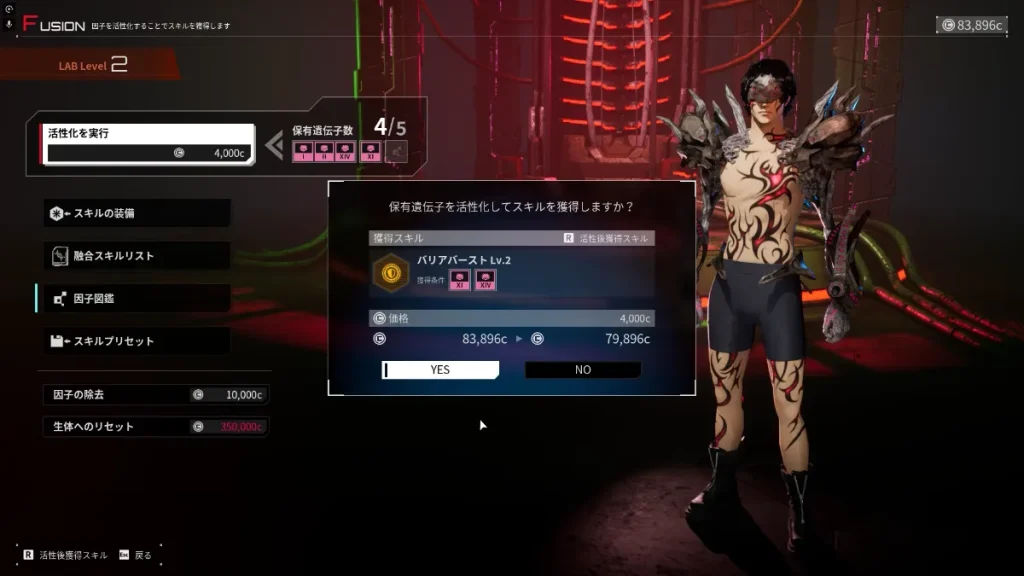Confirm activation with the YES button
1024x576 pixels.
[x=440, y=370]
